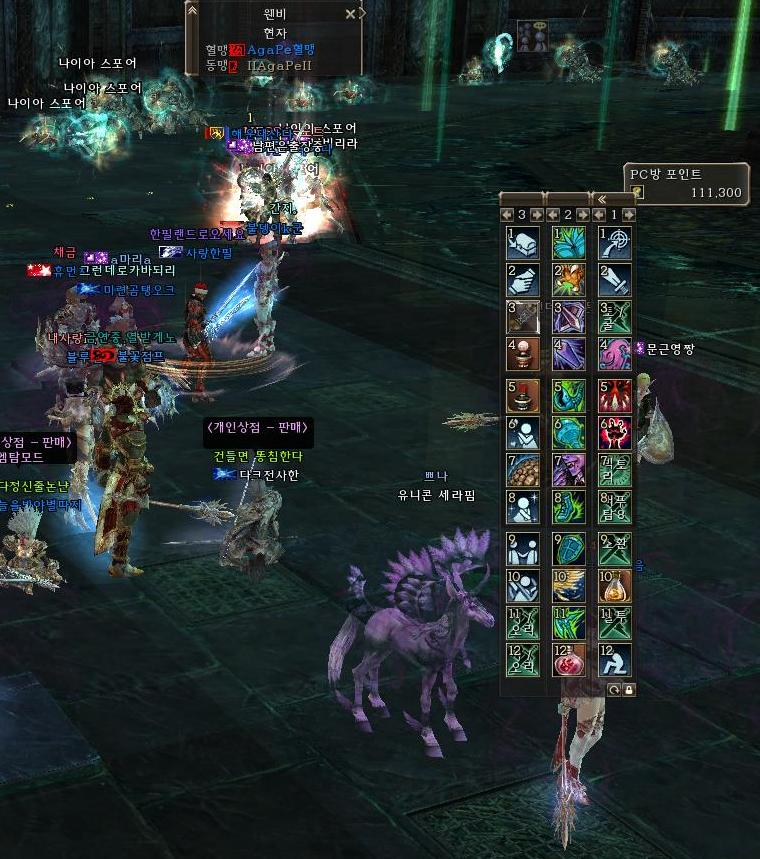Open the PC방 포인트 panel
The width and height of the screenshot is (760, 859).
[687, 183]
